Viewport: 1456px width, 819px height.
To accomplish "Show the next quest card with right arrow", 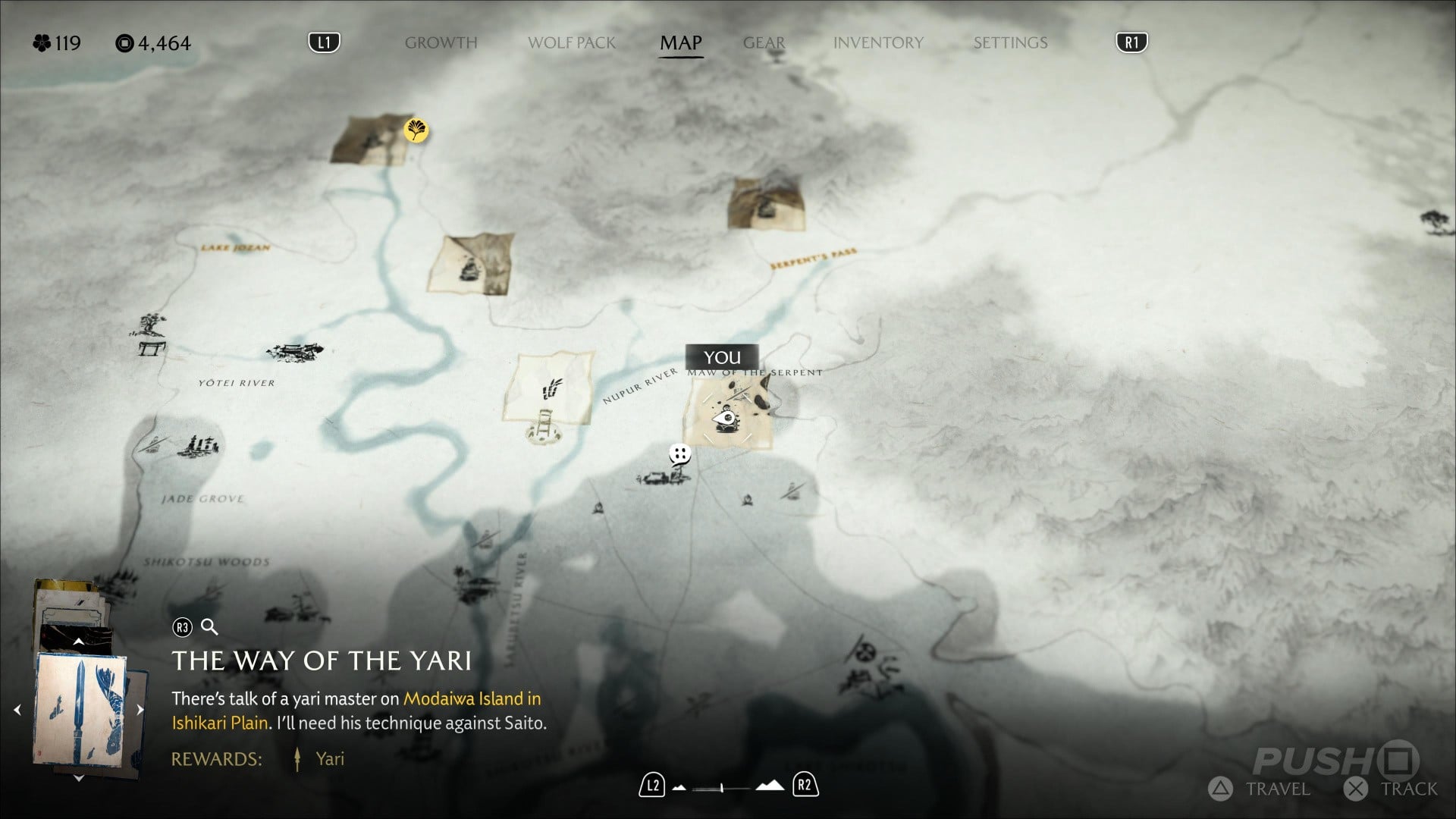I will coord(140,711).
